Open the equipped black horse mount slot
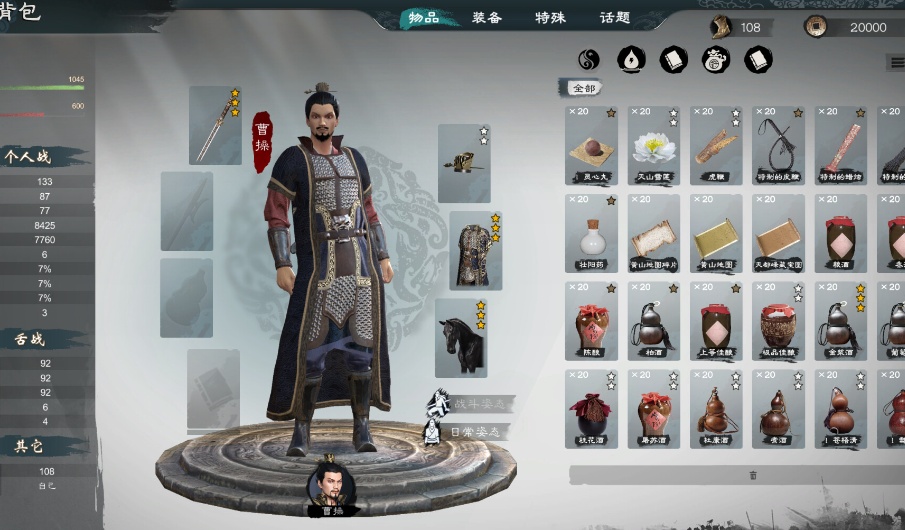The height and width of the screenshot is (530, 905). (x=462, y=337)
